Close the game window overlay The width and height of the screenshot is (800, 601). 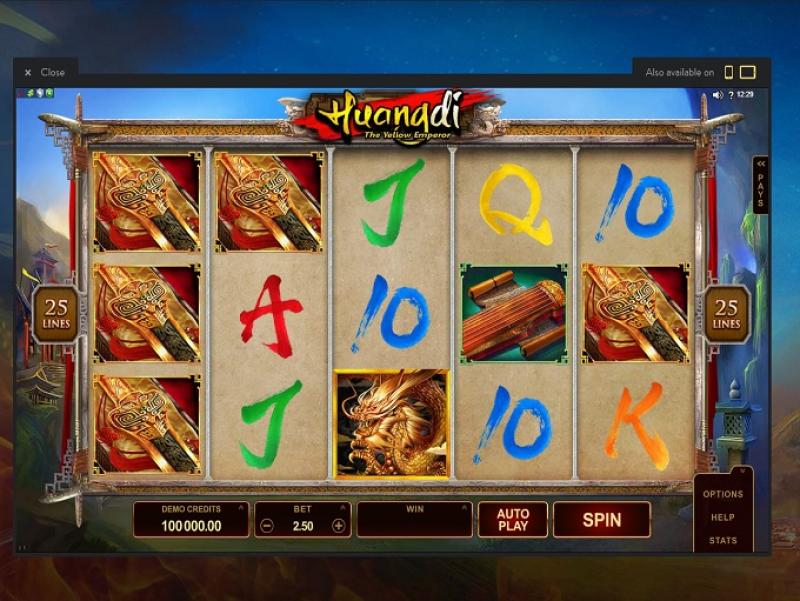point(45,72)
